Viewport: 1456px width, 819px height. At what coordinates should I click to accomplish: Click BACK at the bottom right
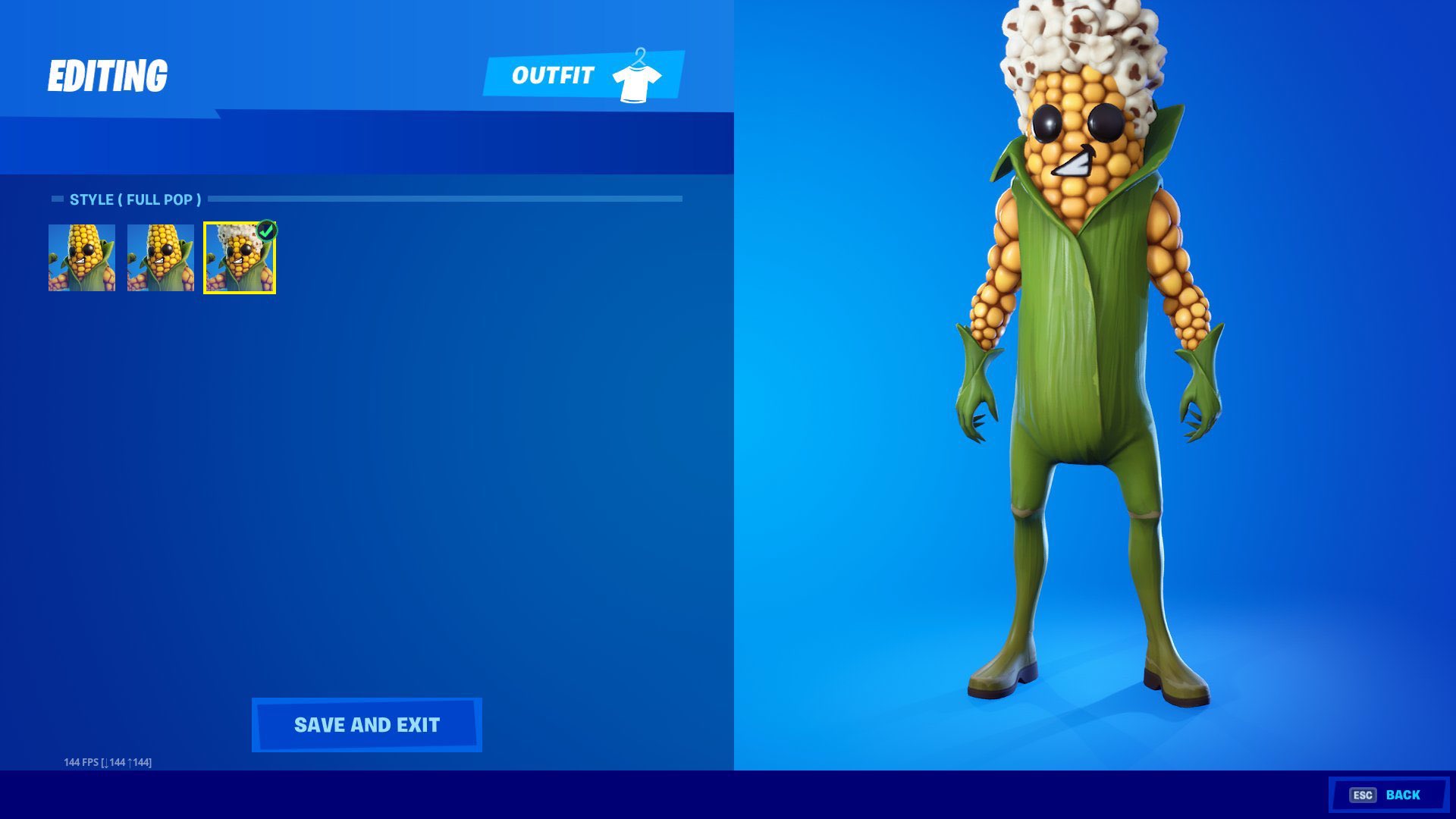(x=1402, y=795)
